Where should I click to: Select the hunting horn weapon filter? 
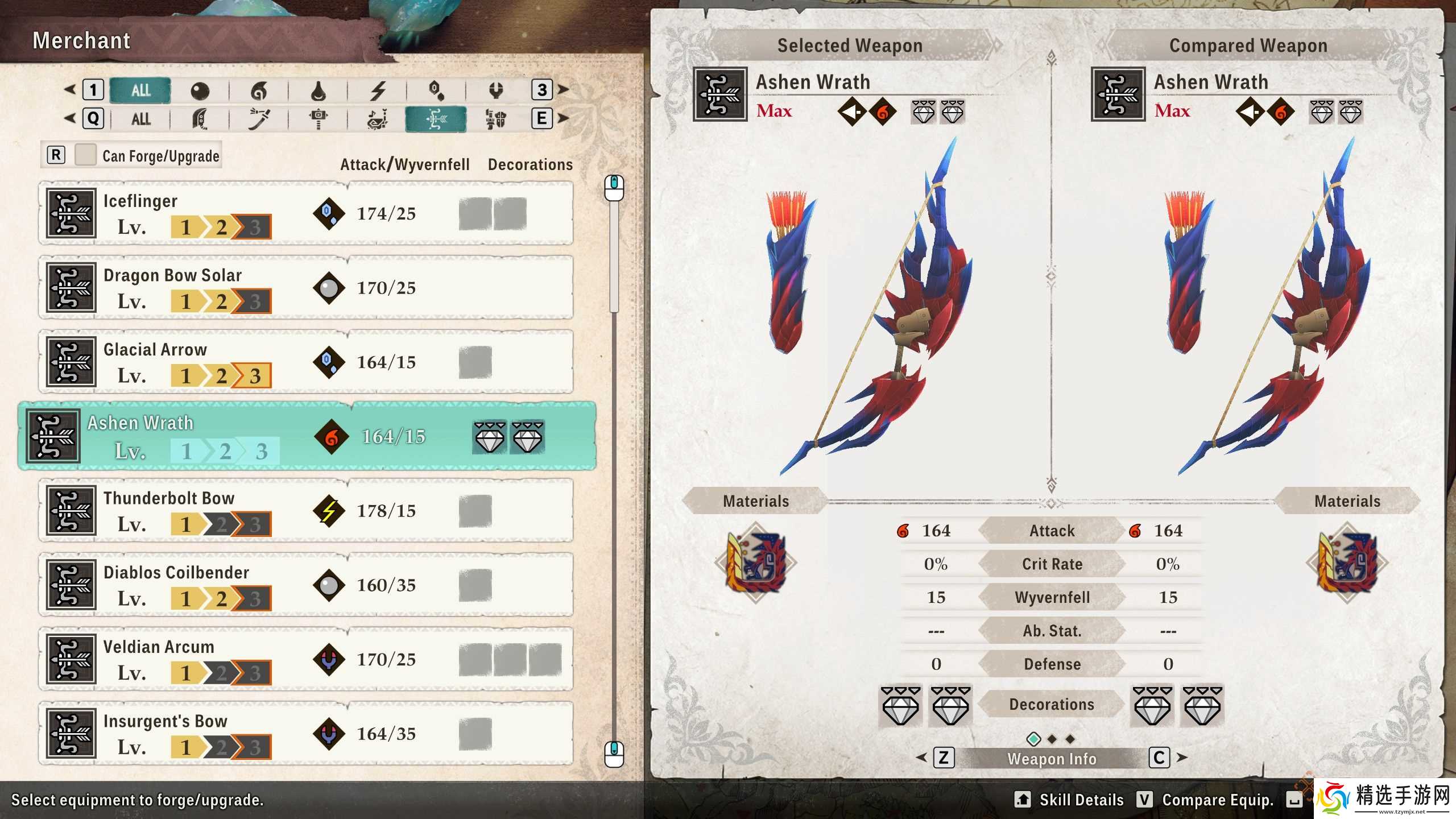[x=377, y=119]
